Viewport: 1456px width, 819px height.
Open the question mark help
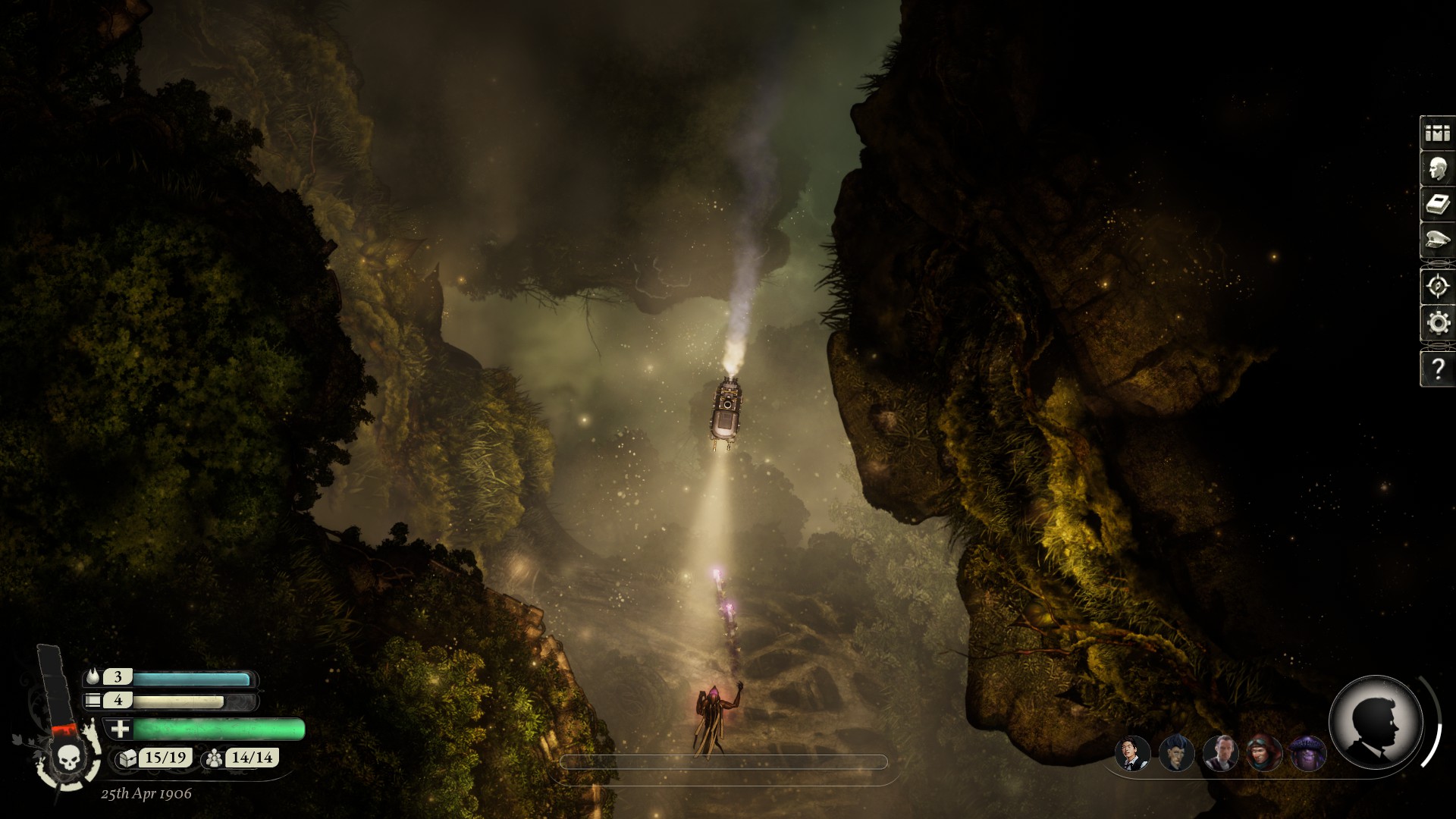pos(1437,369)
